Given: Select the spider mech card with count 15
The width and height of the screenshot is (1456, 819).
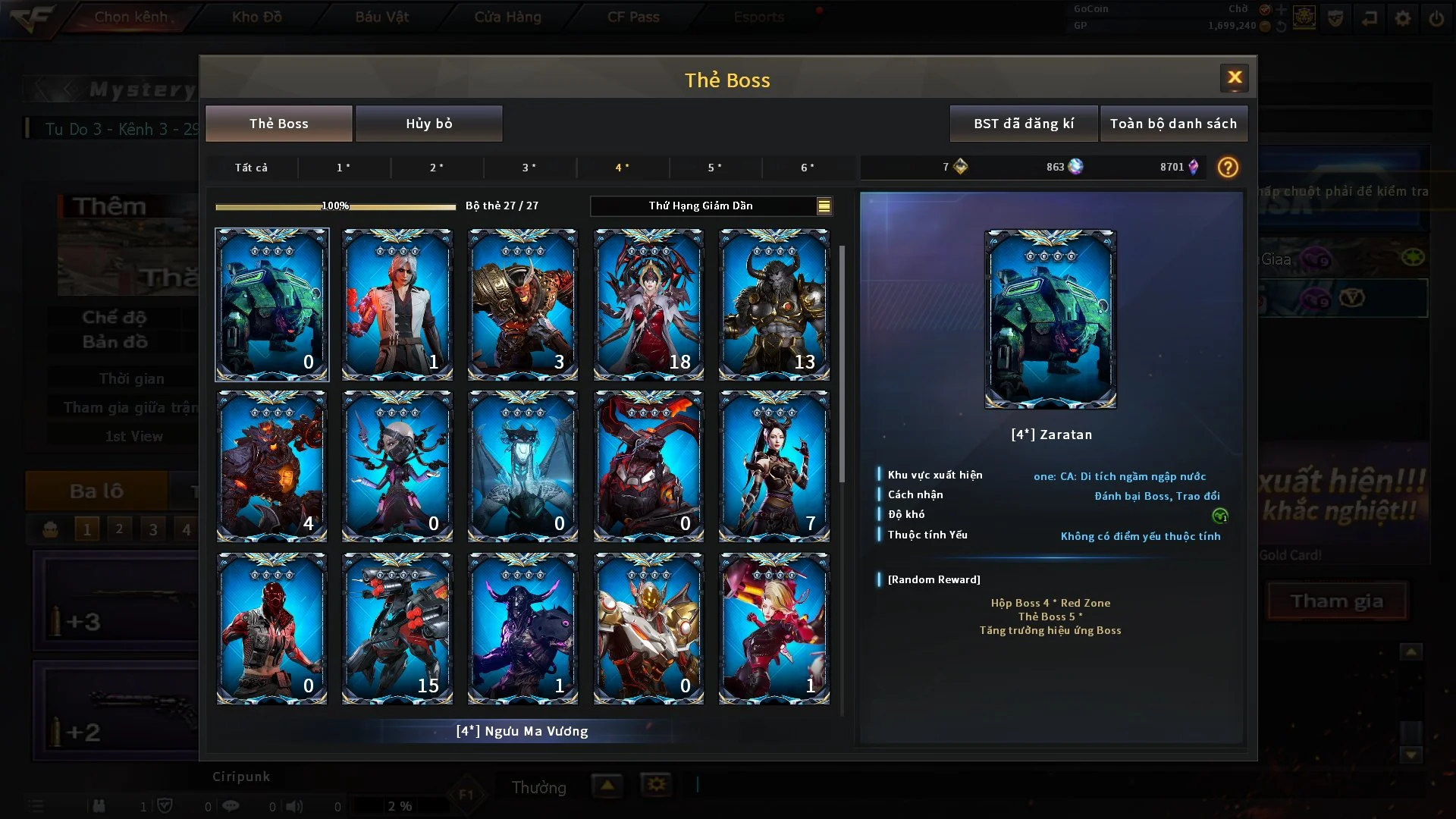Looking at the screenshot, I should click(x=397, y=628).
